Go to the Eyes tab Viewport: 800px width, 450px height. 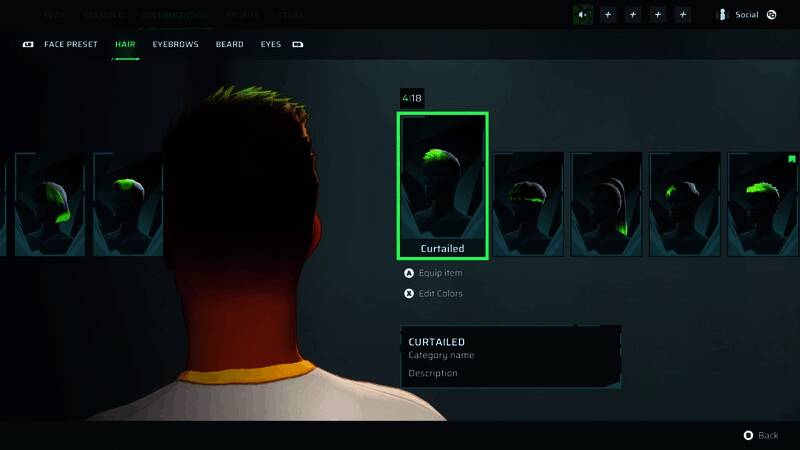click(270, 45)
